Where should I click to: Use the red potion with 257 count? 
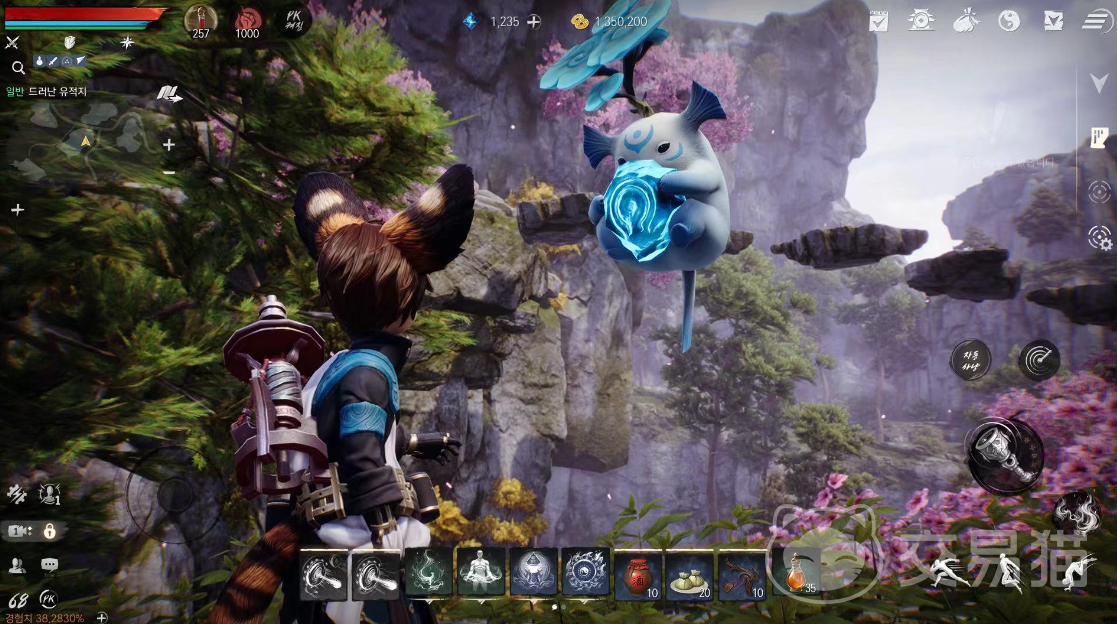click(201, 20)
